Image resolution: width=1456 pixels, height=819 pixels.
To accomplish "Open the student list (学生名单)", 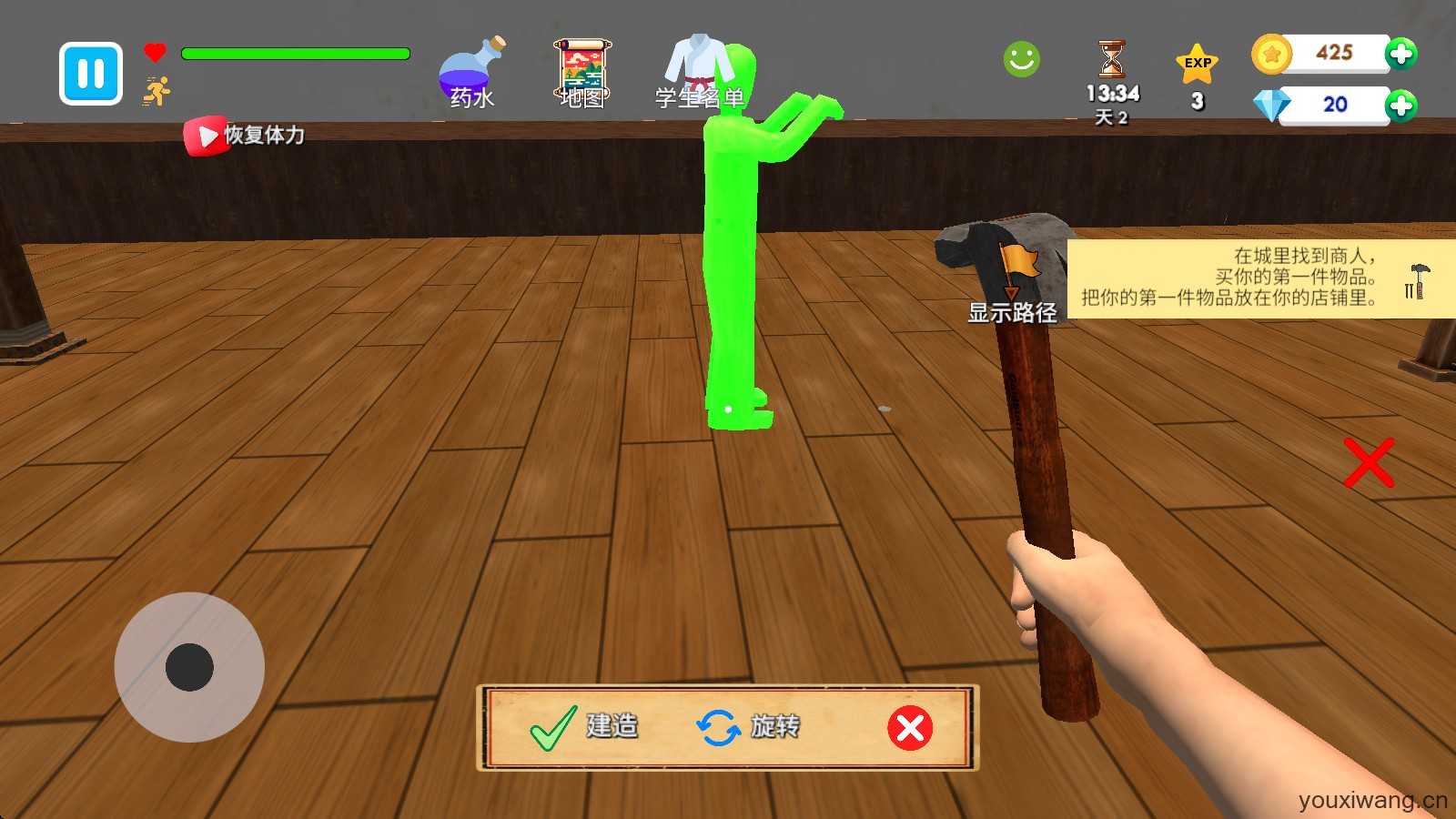I will pyautogui.click(x=699, y=73).
